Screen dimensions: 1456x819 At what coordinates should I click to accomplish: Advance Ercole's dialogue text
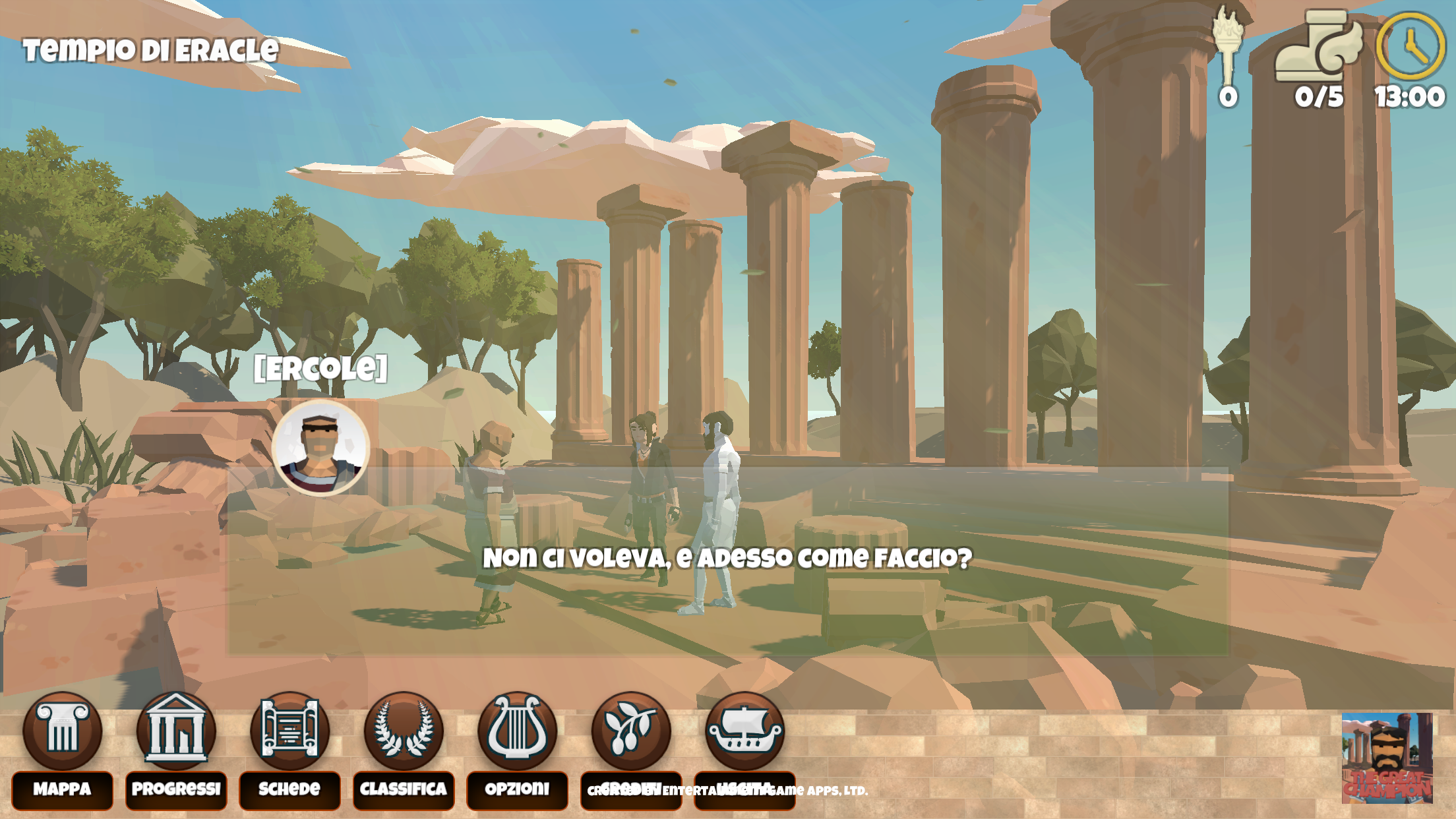[727, 559]
